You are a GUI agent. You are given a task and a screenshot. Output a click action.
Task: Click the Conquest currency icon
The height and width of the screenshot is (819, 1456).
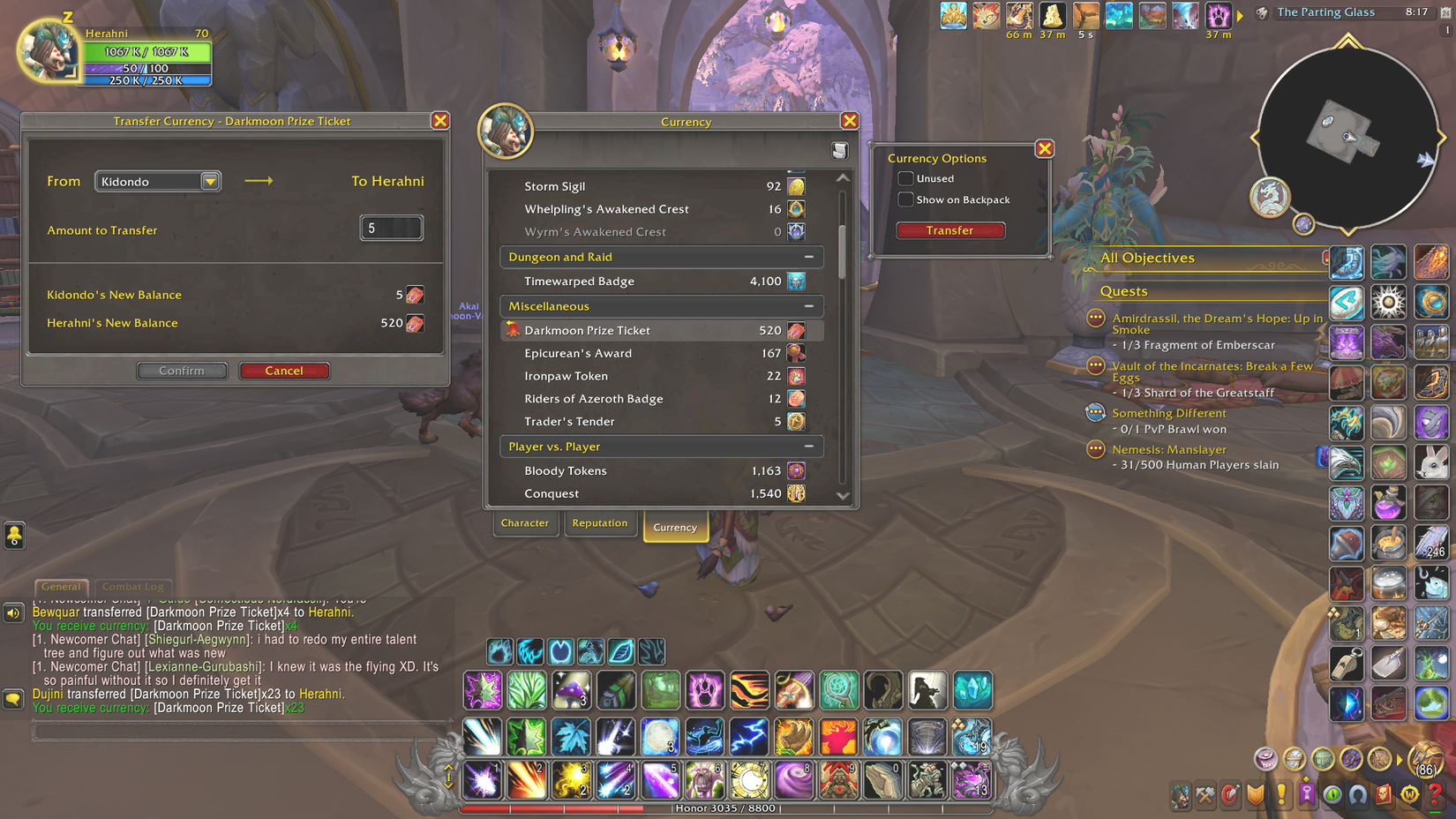pos(795,493)
